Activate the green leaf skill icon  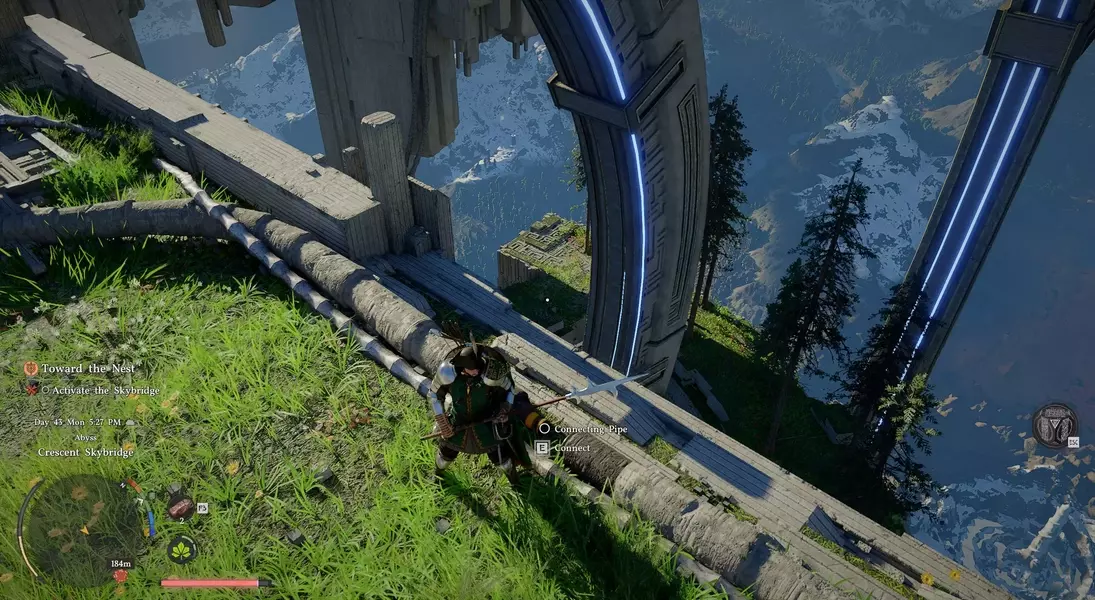click(x=181, y=549)
